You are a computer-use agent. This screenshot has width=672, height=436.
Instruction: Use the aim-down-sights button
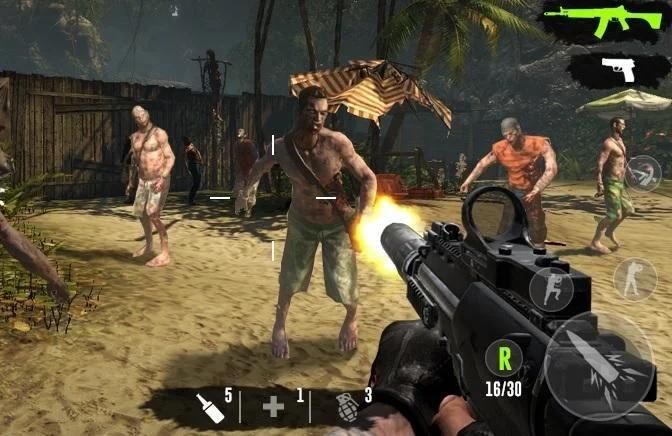[x=644, y=173]
